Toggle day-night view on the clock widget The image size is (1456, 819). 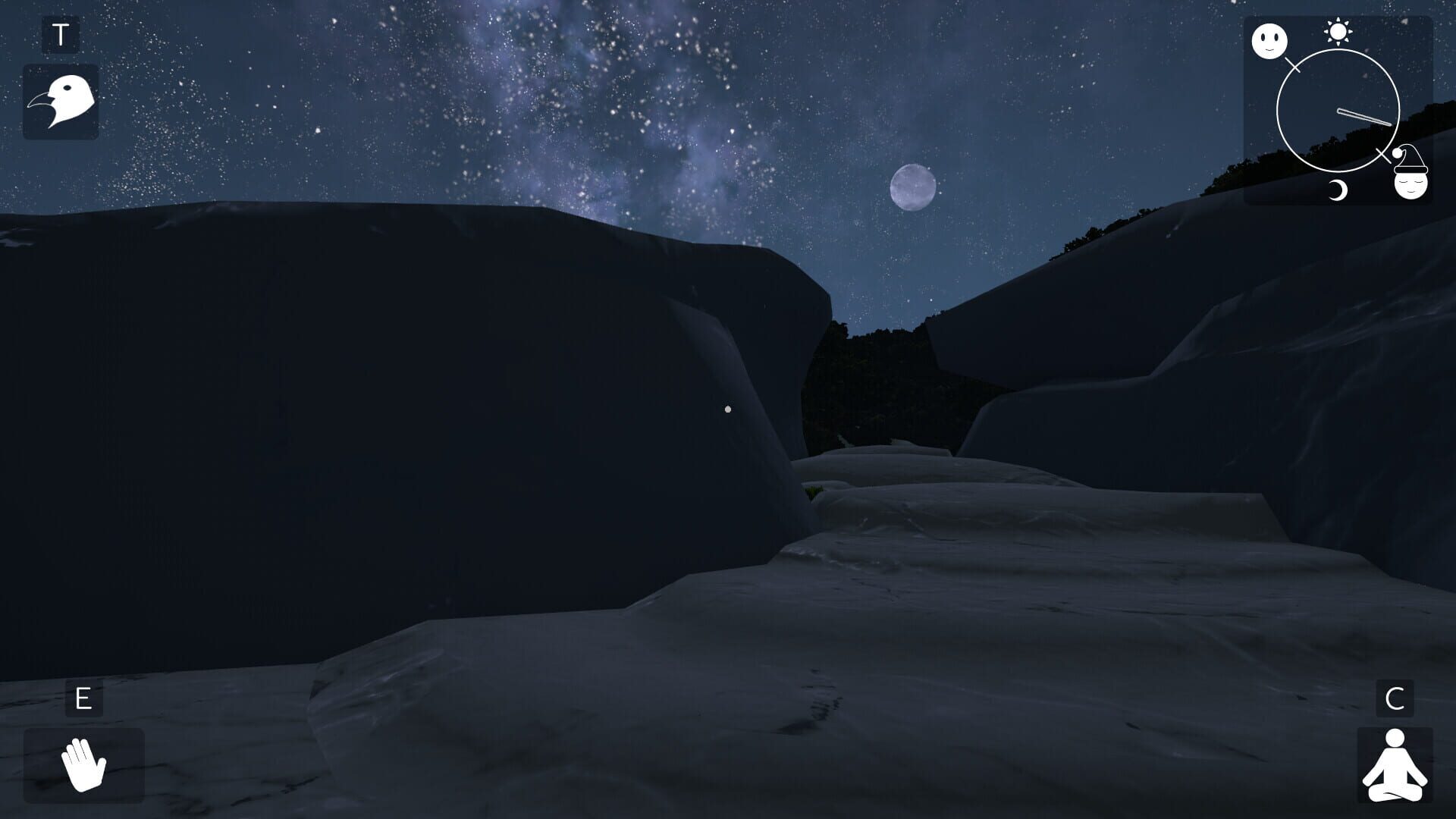click(1338, 110)
